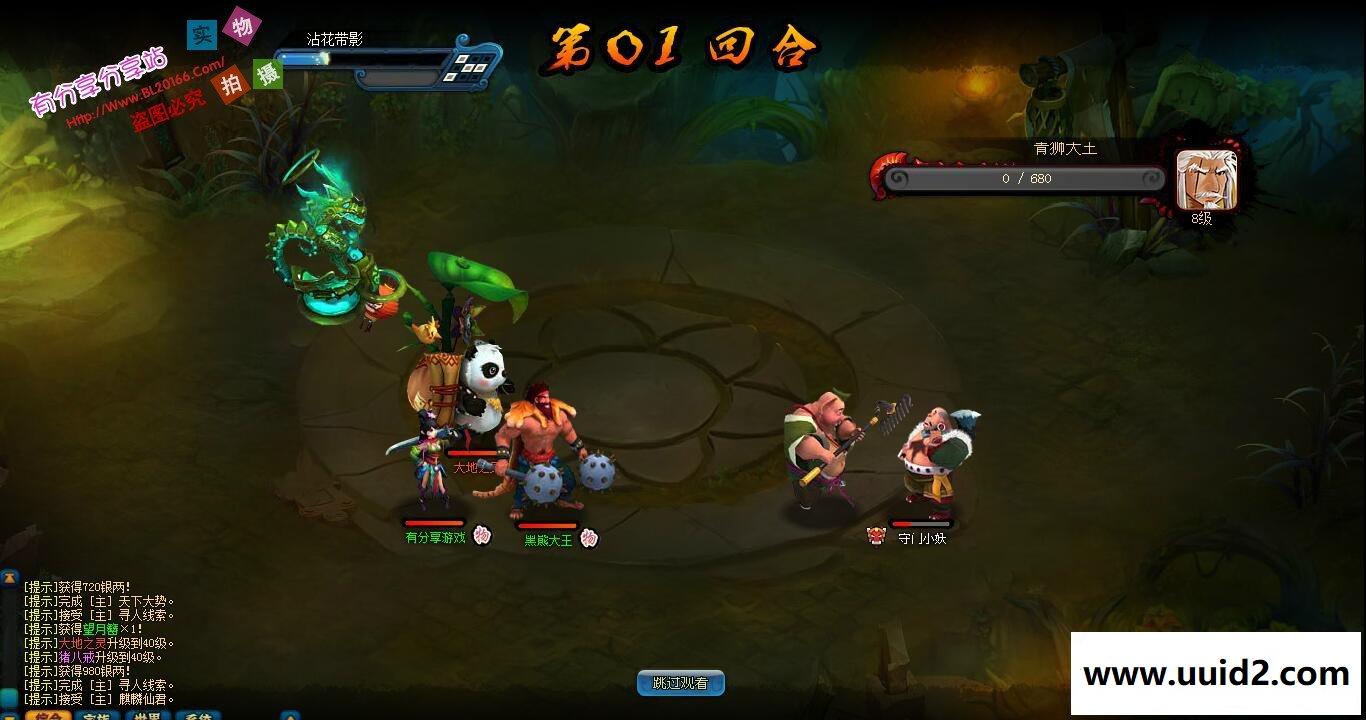Click the 青狮大王 boss portrait
The image size is (1366, 720).
tap(1206, 180)
